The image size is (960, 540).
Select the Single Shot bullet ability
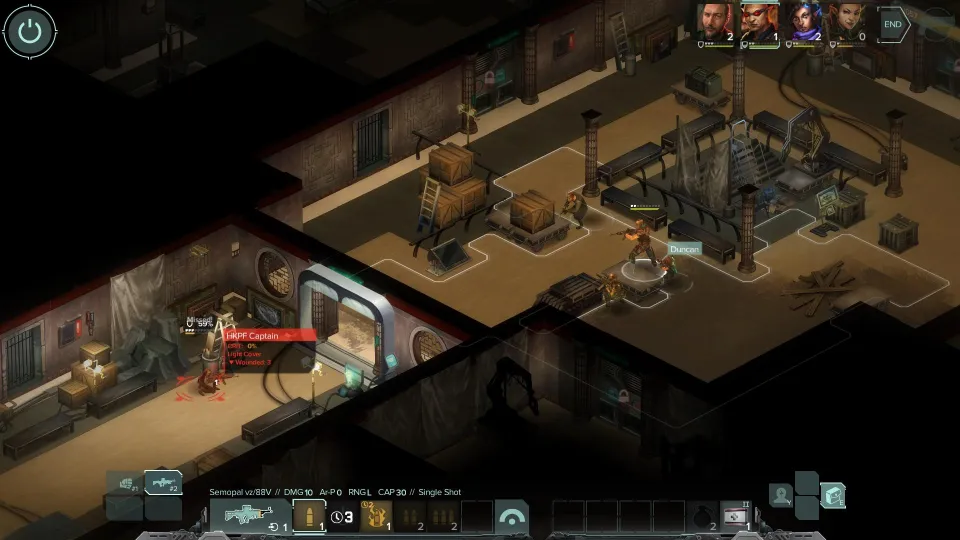[309, 517]
